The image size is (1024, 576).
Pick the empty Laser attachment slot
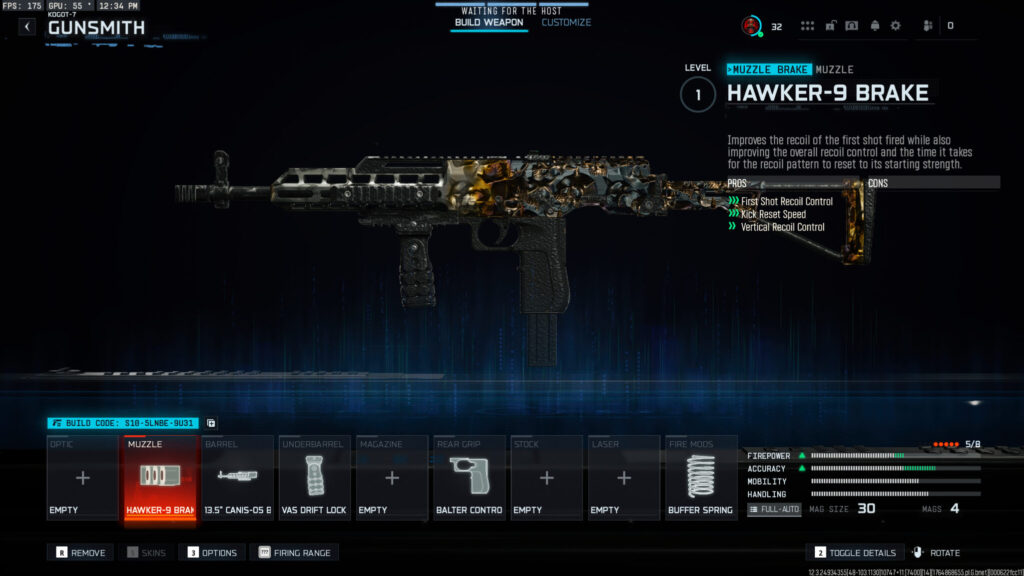(x=623, y=478)
